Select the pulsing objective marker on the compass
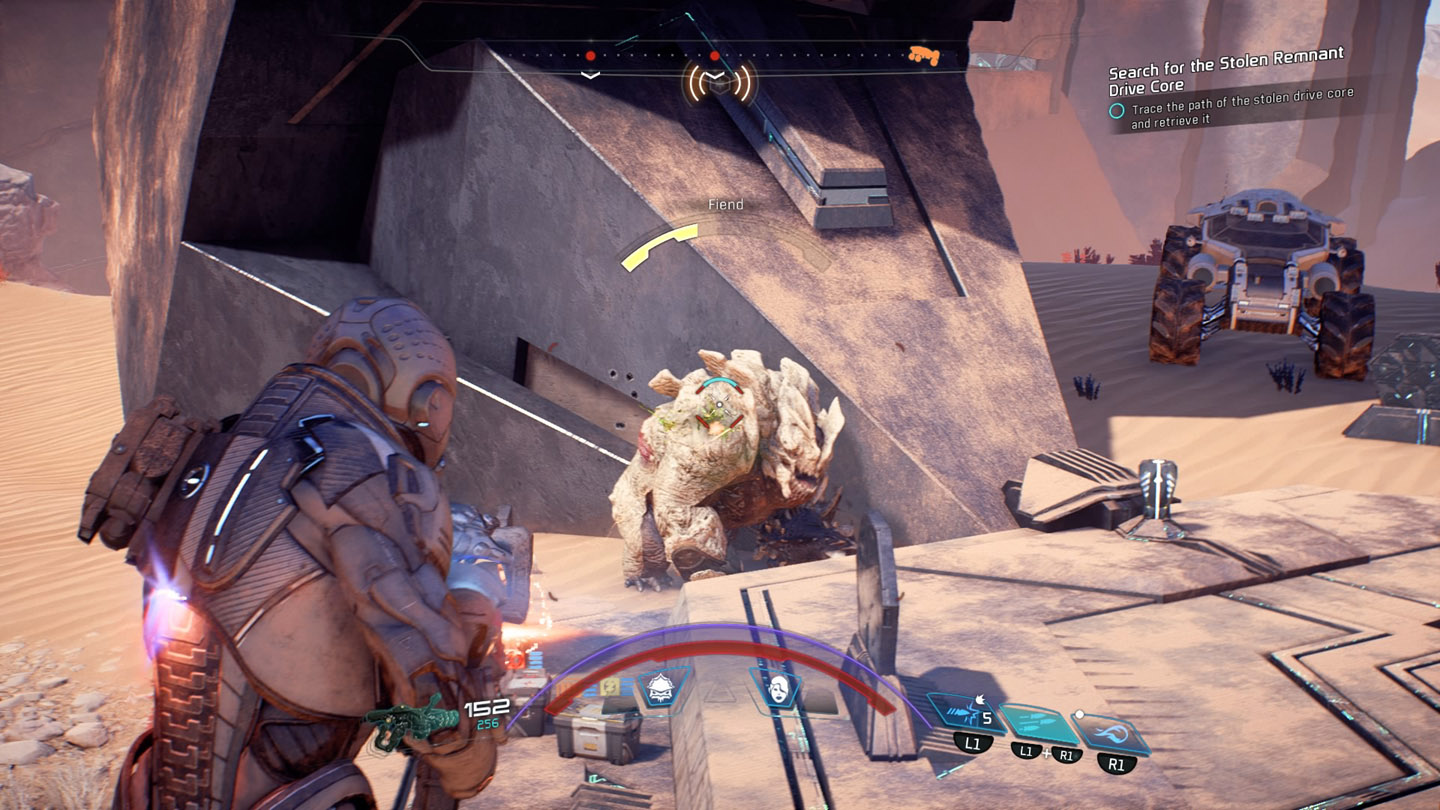This screenshot has height=810, width=1440. 716,83
